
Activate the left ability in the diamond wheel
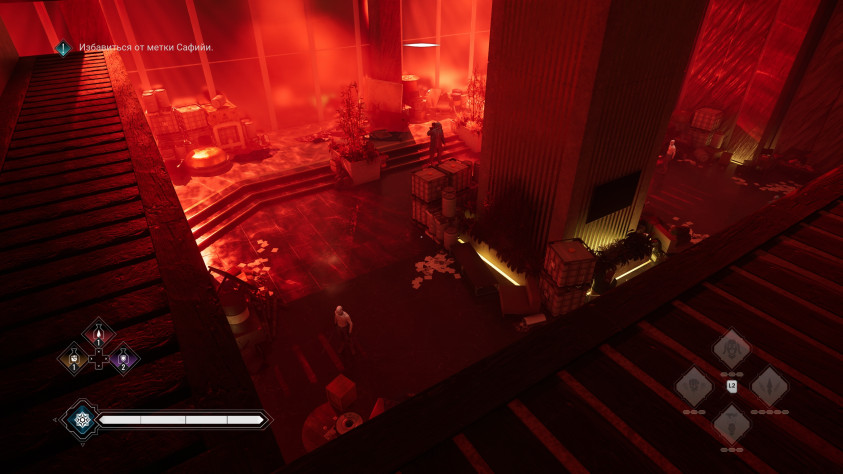coord(693,386)
